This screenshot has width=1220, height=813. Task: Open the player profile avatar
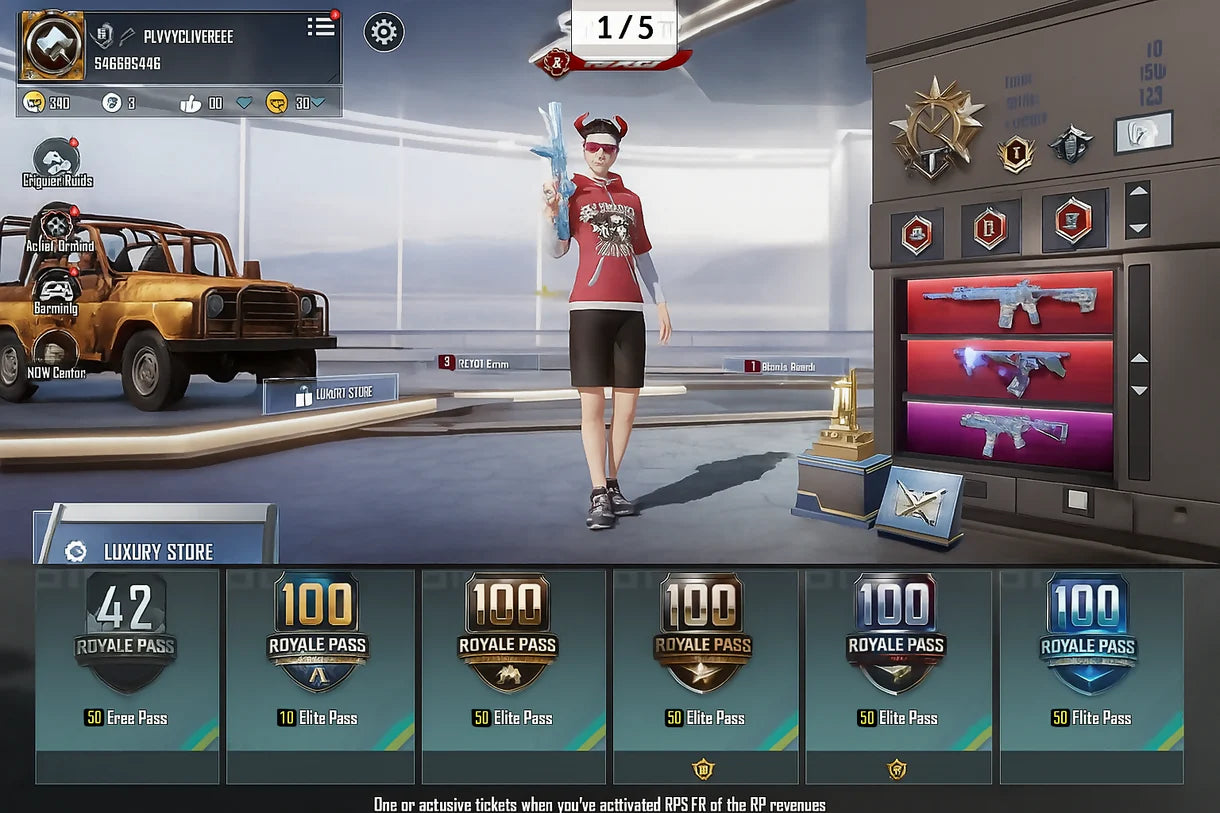click(52, 45)
